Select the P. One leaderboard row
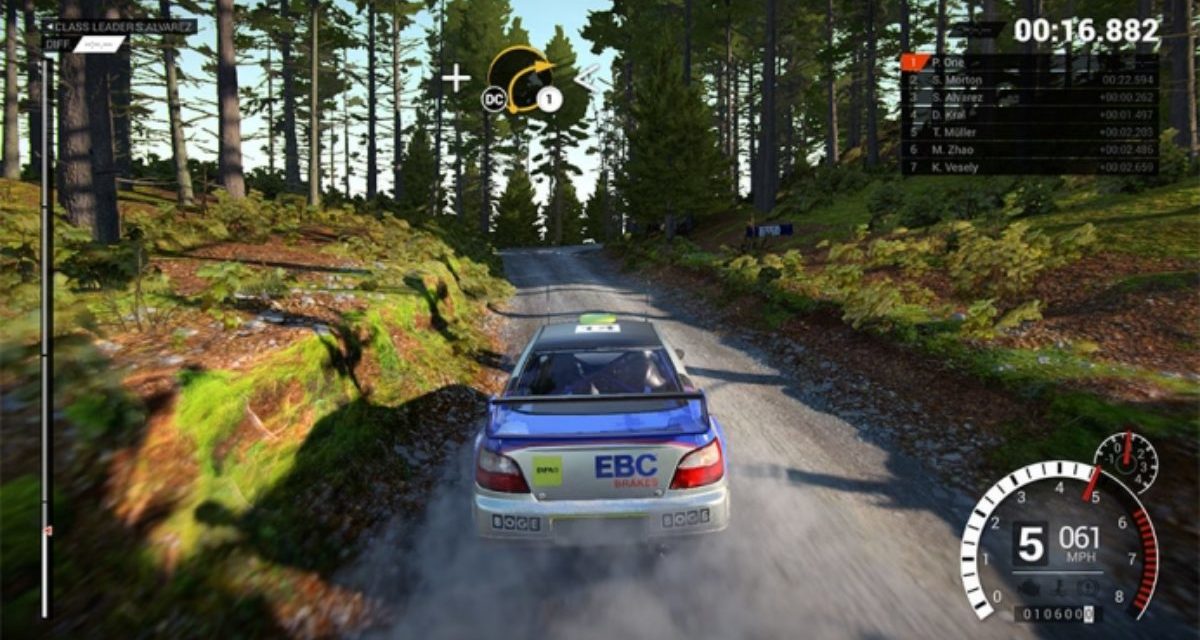The width and height of the screenshot is (1200, 640). 1030,62
